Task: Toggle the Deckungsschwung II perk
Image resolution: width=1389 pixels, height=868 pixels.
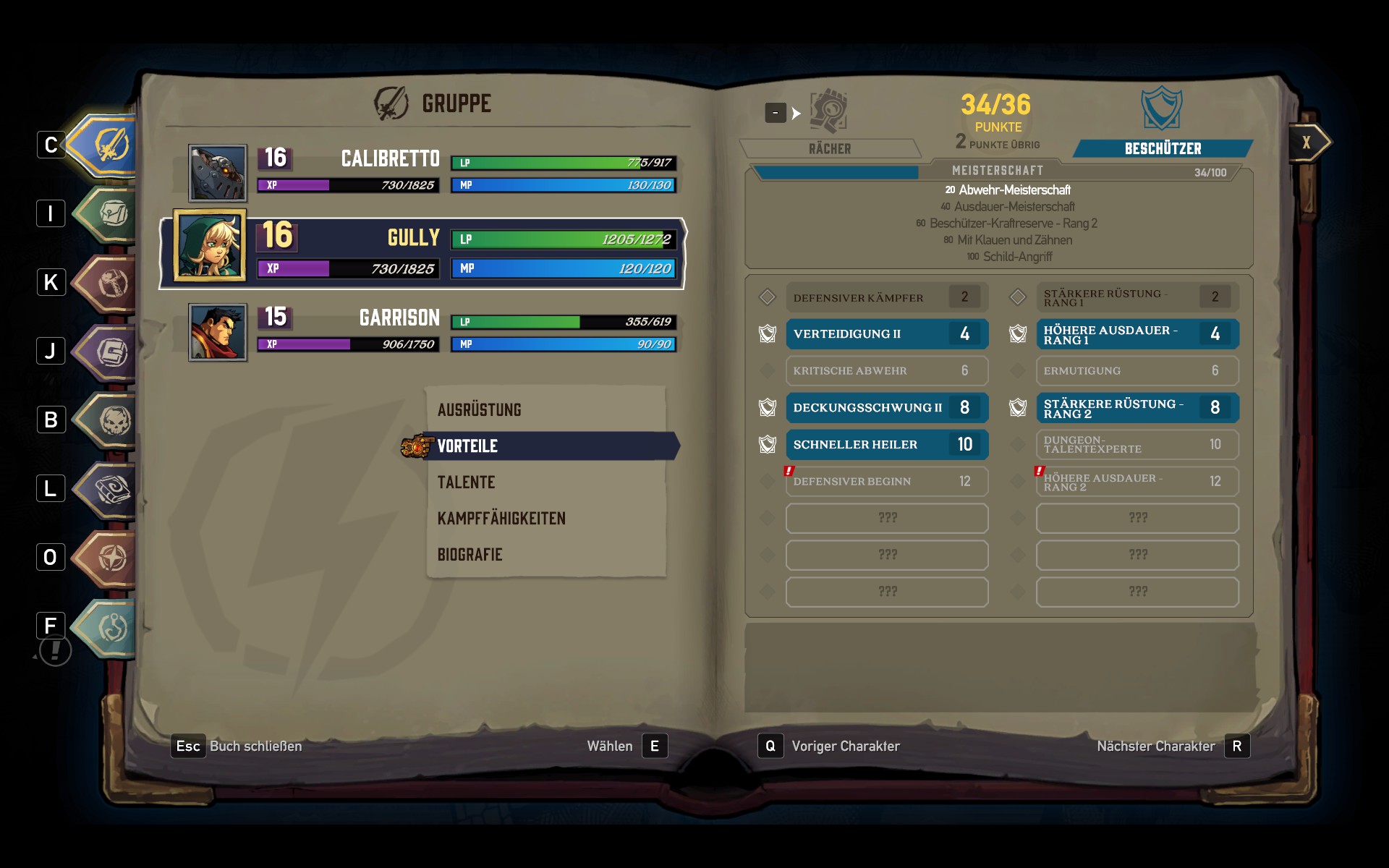Action: [886, 407]
